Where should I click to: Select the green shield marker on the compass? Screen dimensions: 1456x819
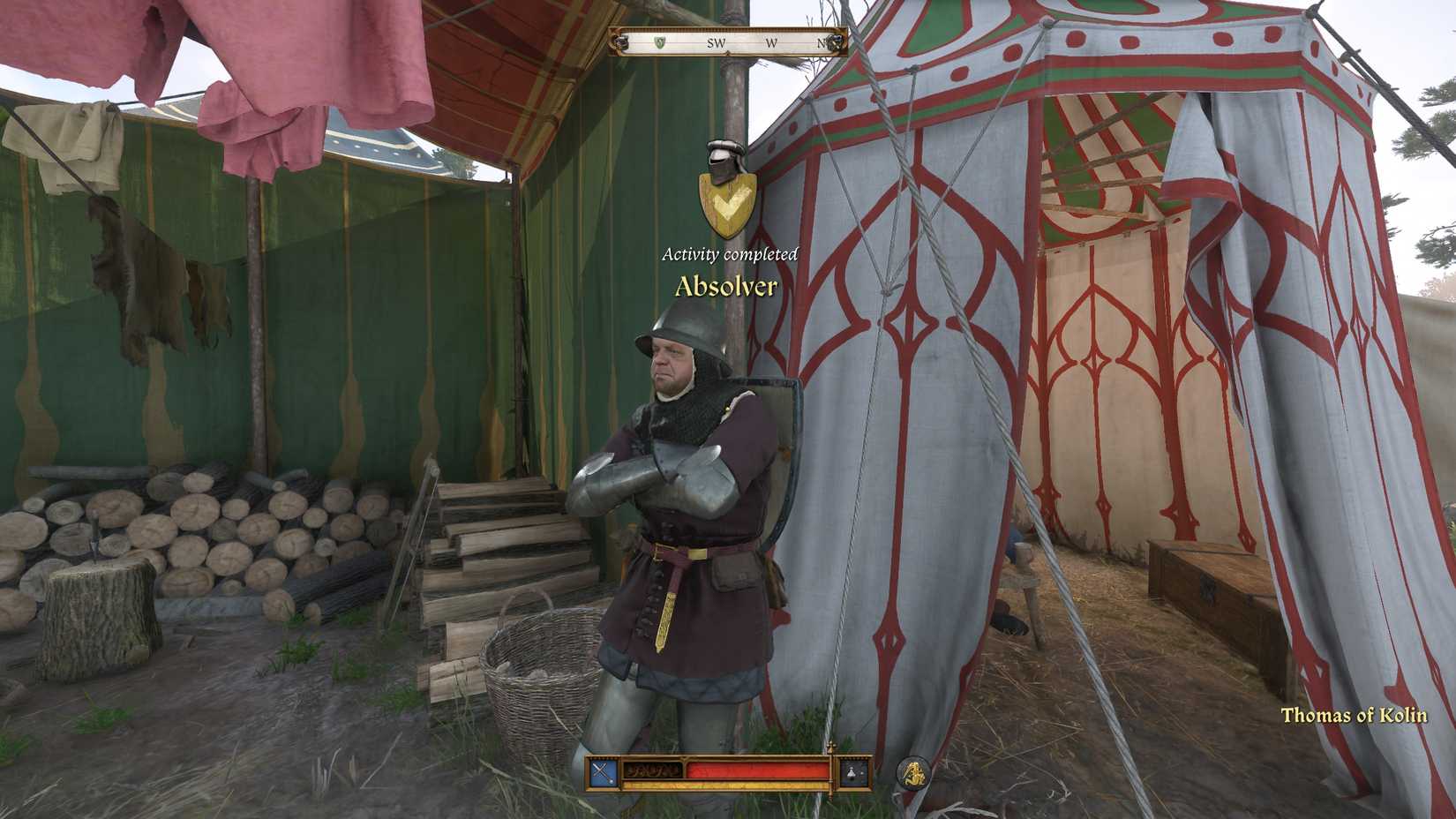(x=660, y=42)
